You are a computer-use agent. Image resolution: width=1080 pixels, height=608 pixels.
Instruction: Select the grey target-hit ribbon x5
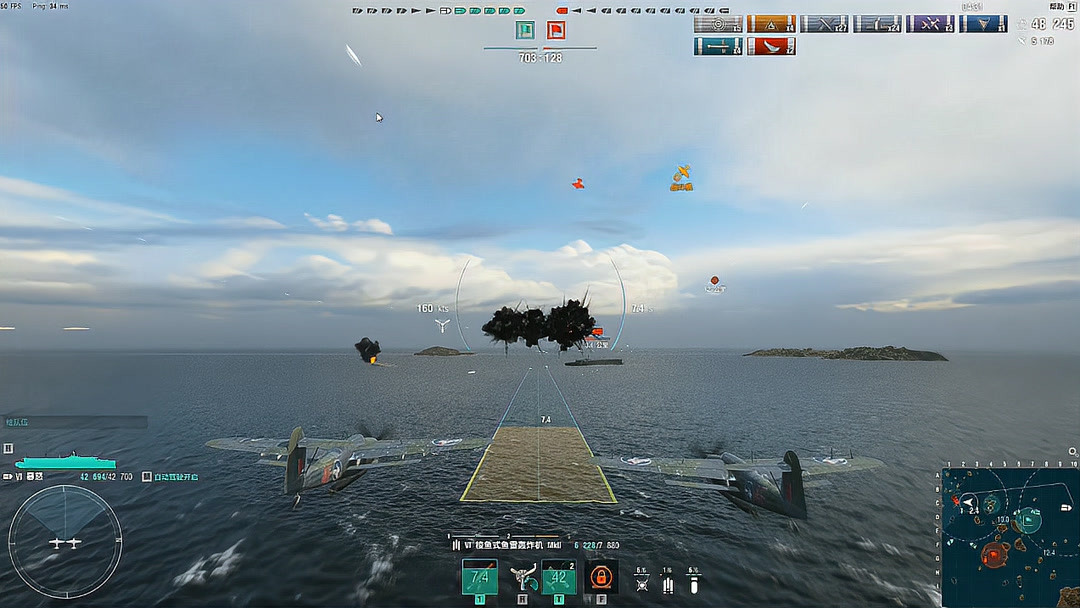718,24
